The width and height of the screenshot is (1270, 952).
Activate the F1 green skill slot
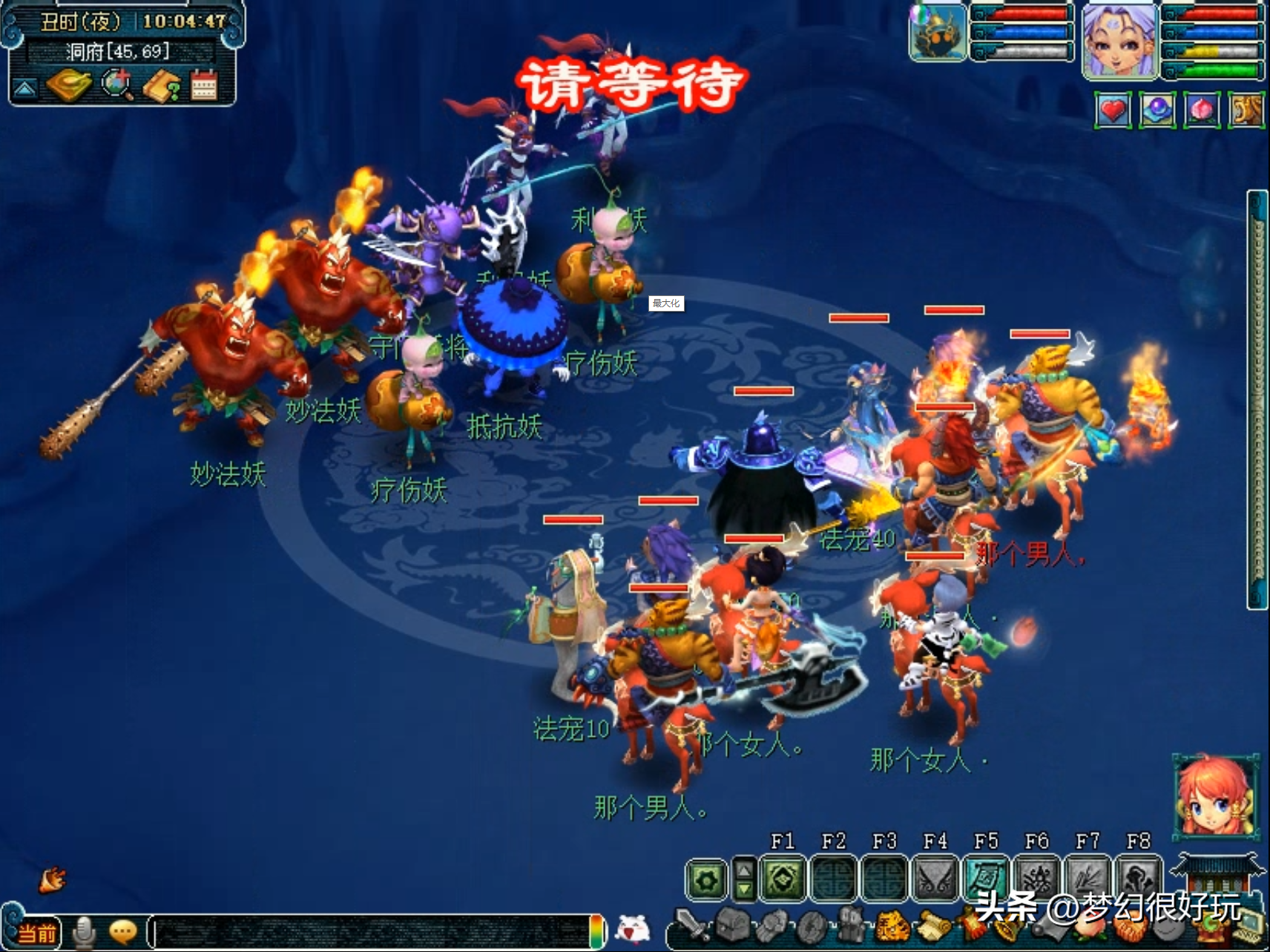(783, 878)
